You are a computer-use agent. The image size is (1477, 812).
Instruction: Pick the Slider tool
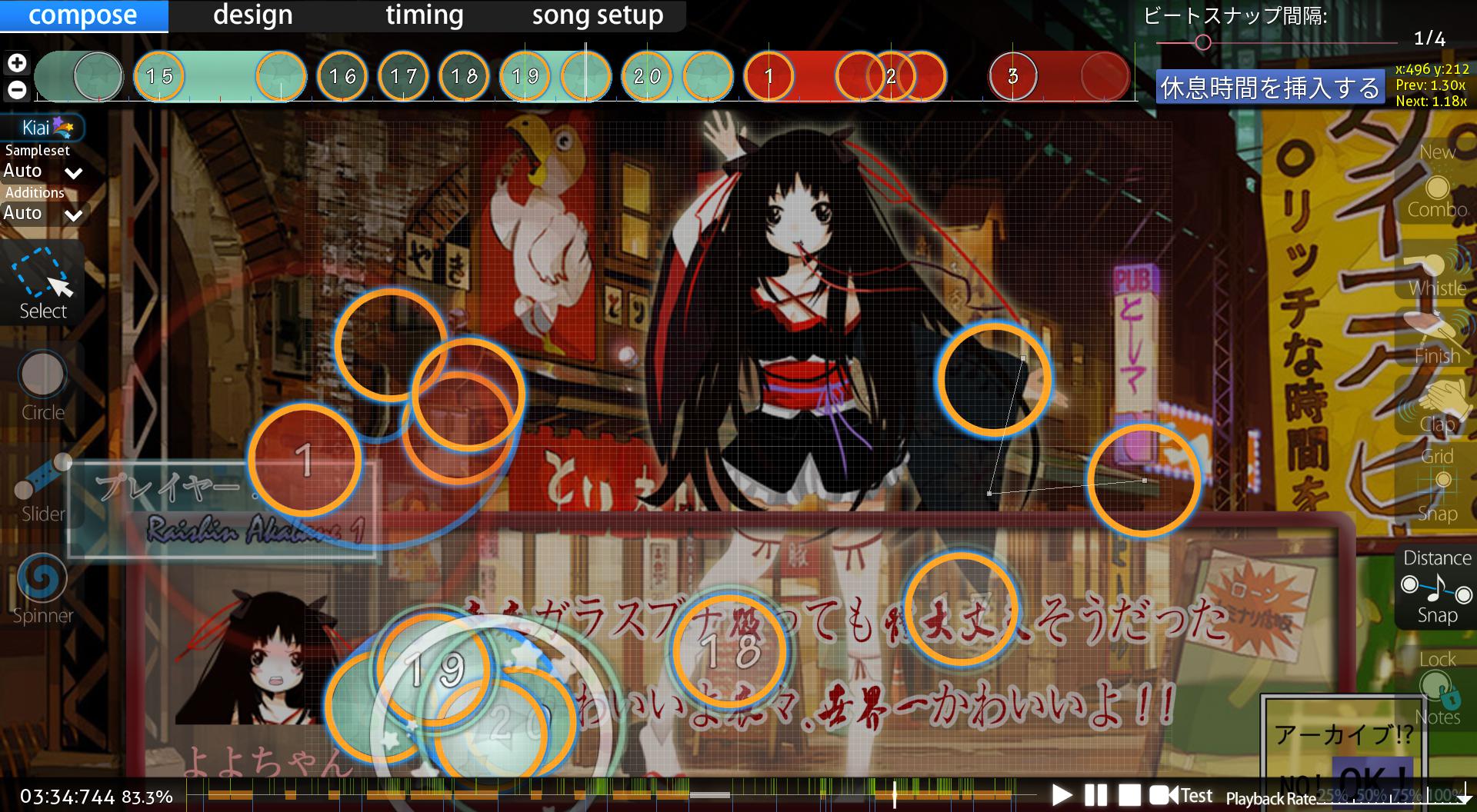tap(43, 488)
